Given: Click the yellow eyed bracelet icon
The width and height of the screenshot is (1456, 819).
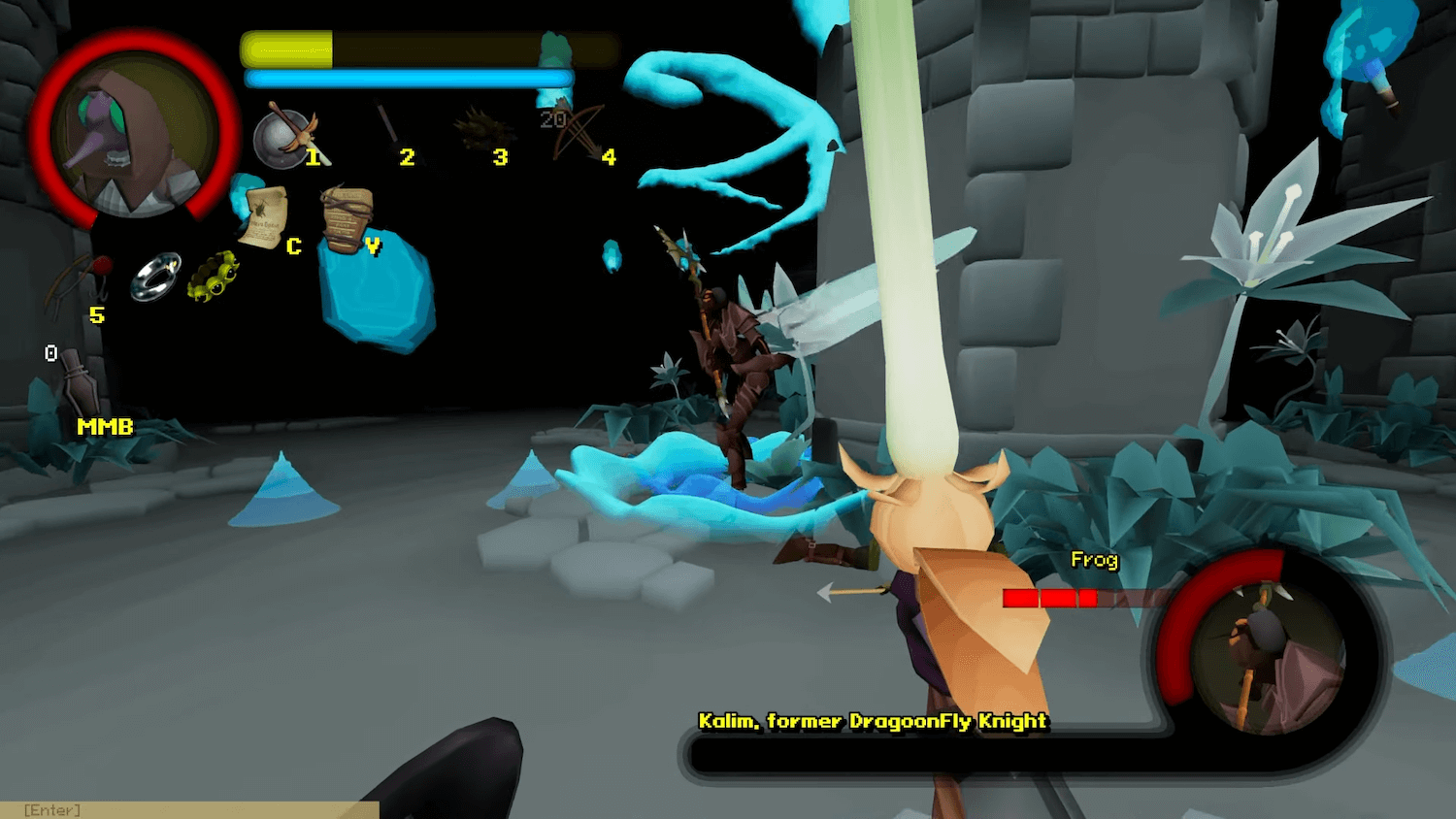Looking at the screenshot, I should click(213, 277).
